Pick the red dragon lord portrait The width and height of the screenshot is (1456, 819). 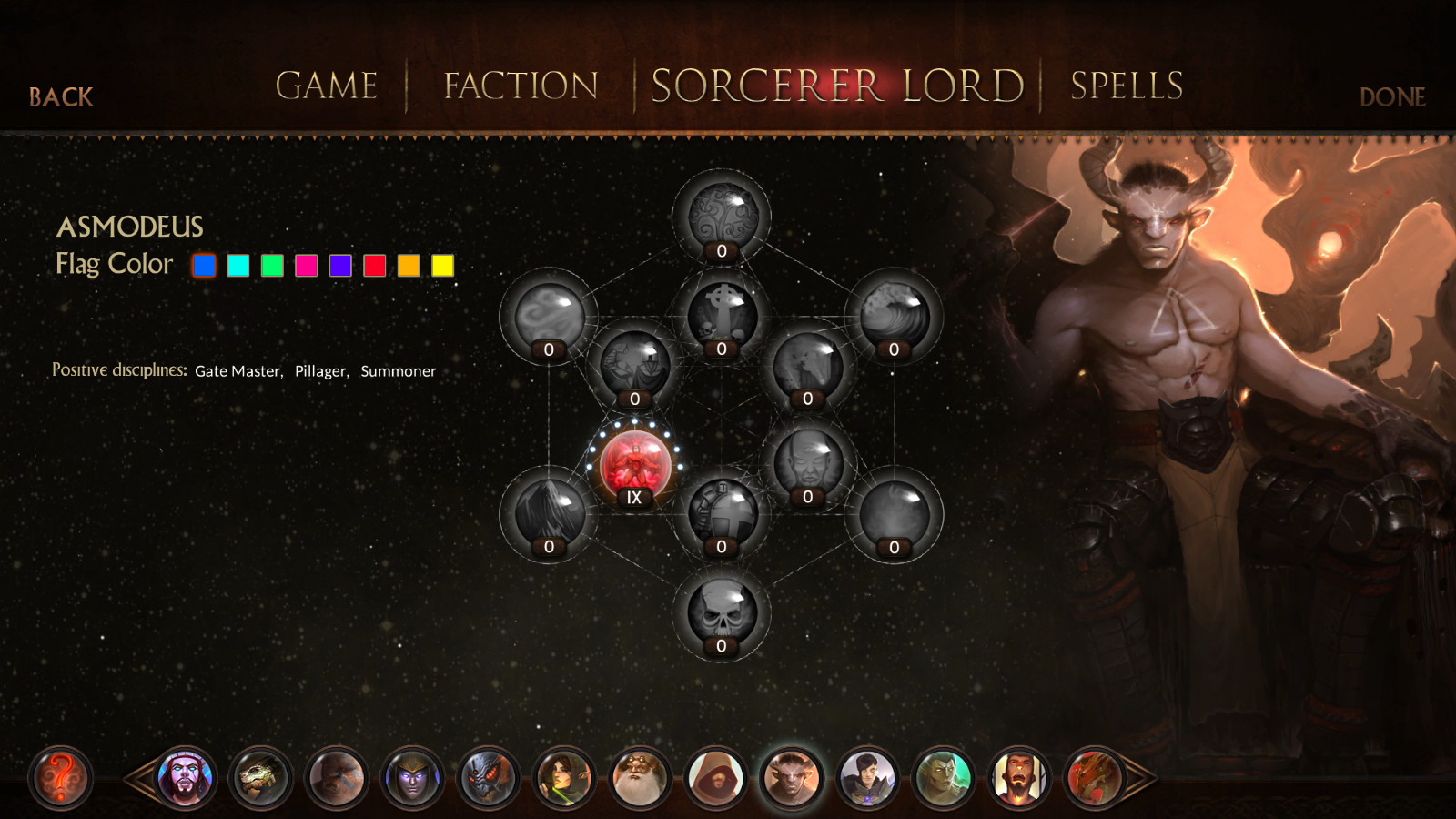tap(1092, 776)
